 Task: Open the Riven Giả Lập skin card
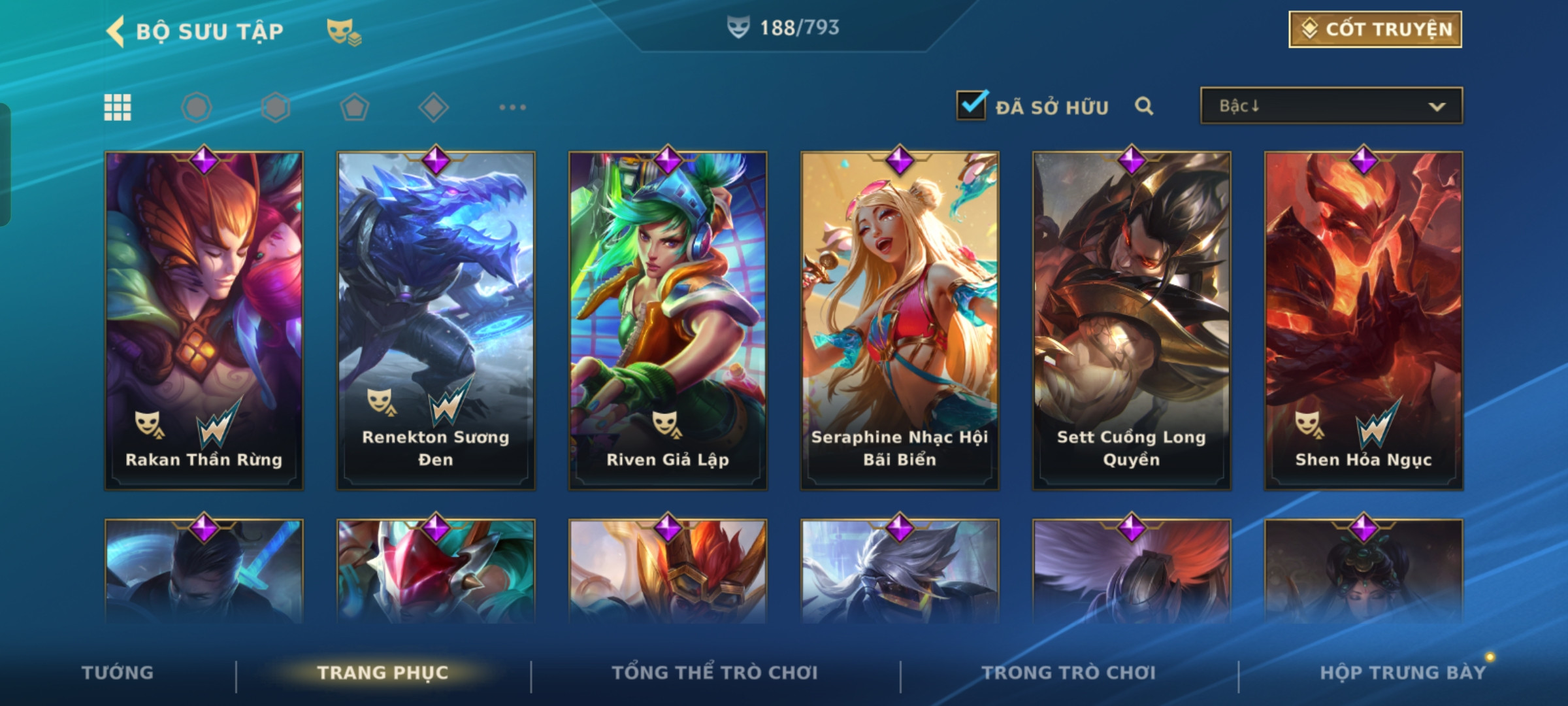668,320
